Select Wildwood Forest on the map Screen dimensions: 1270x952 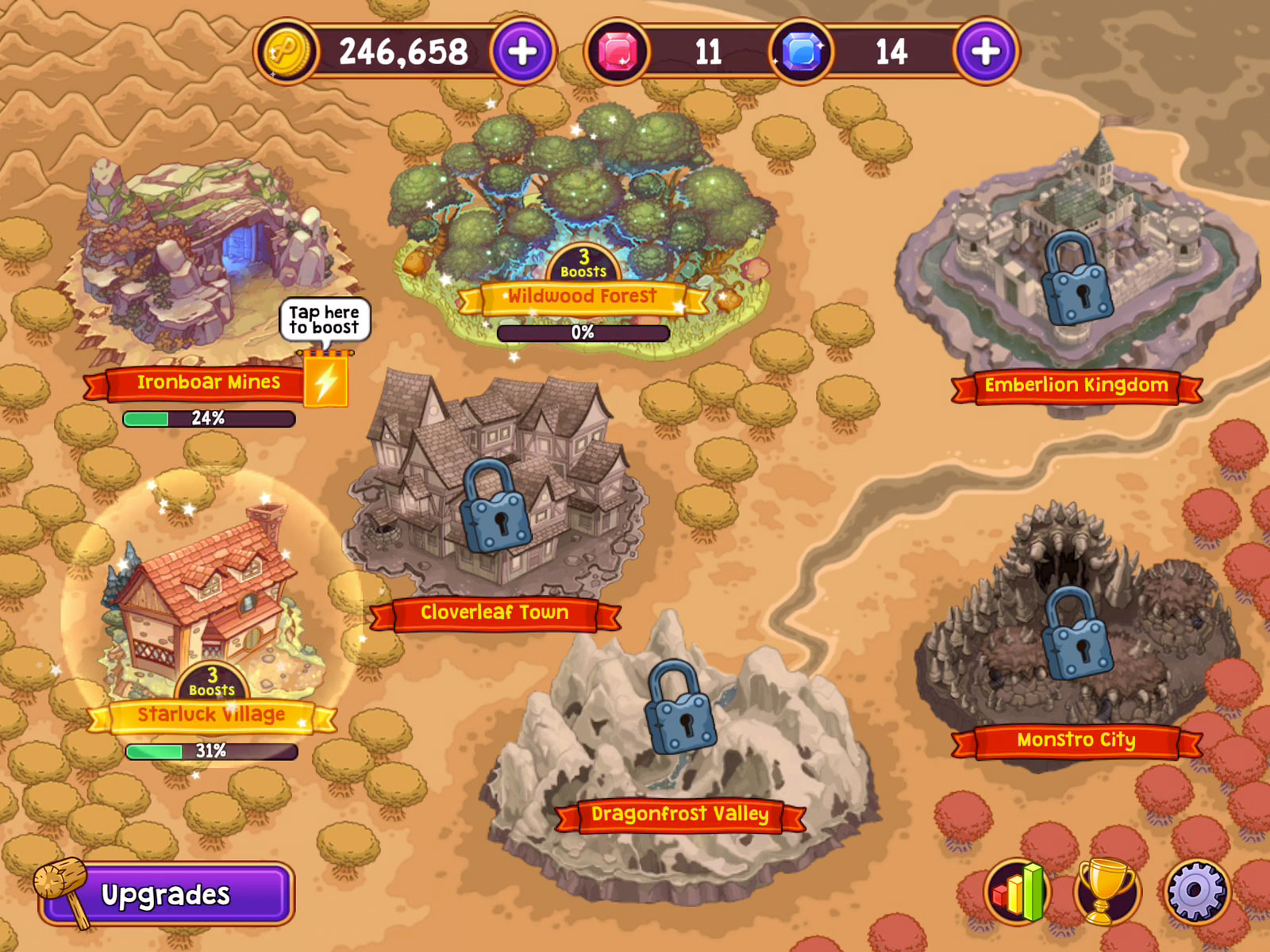[x=582, y=206]
